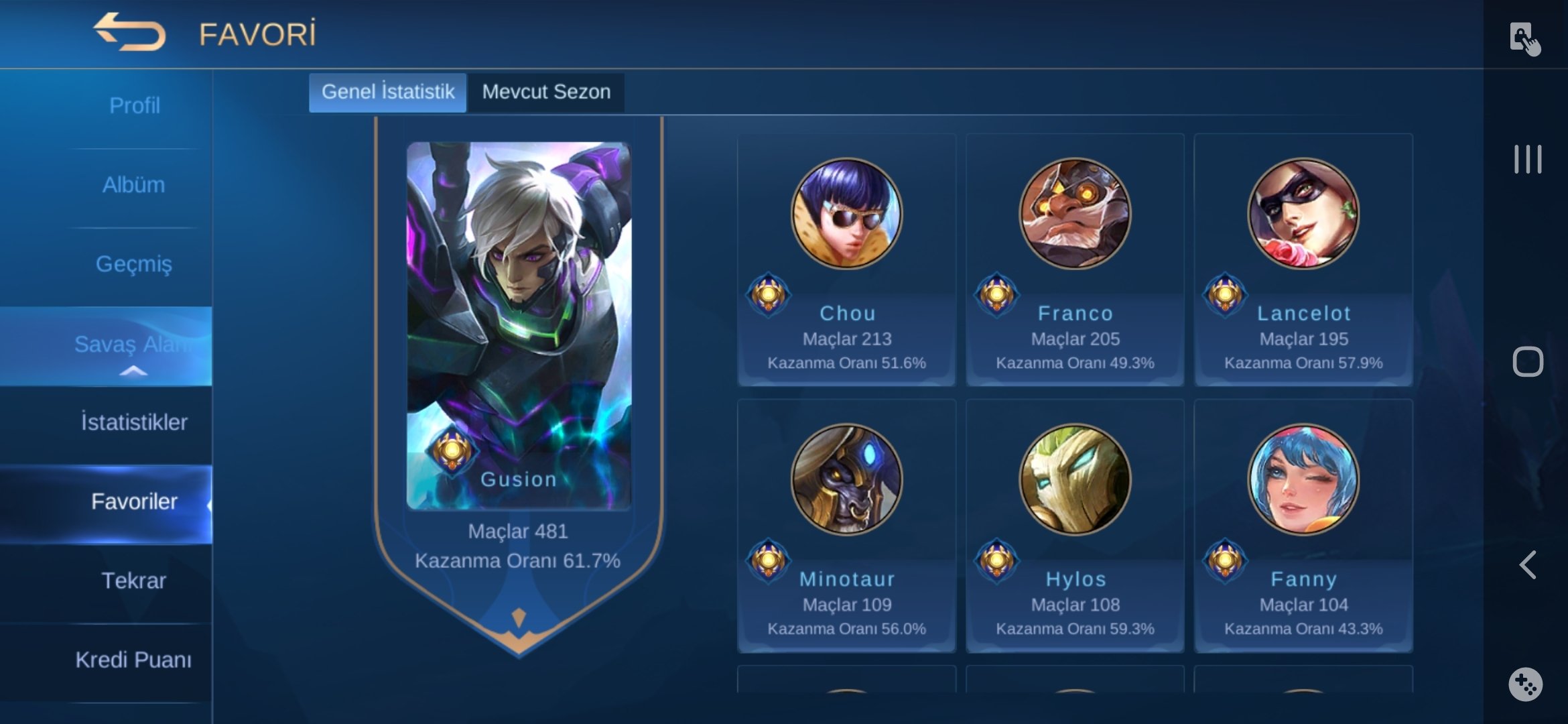Pick the Hylos hero tile
This screenshot has width=1568, height=724.
click(1075, 526)
